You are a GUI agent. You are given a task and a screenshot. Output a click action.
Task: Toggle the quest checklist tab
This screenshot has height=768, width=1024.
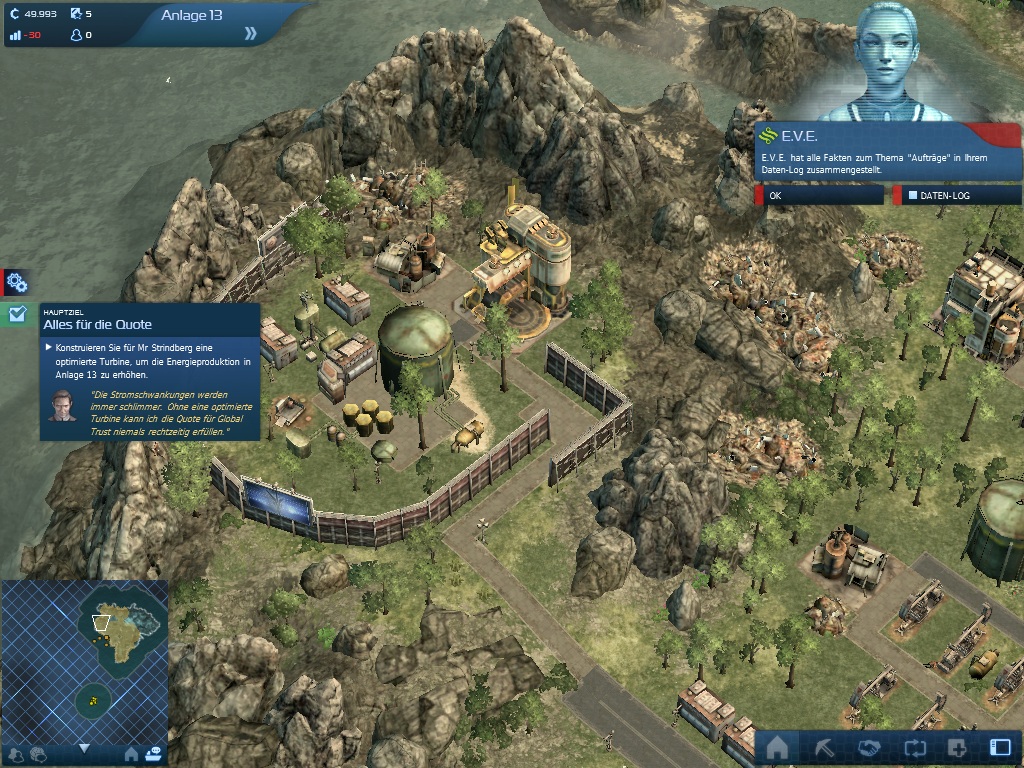(x=16, y=314)
